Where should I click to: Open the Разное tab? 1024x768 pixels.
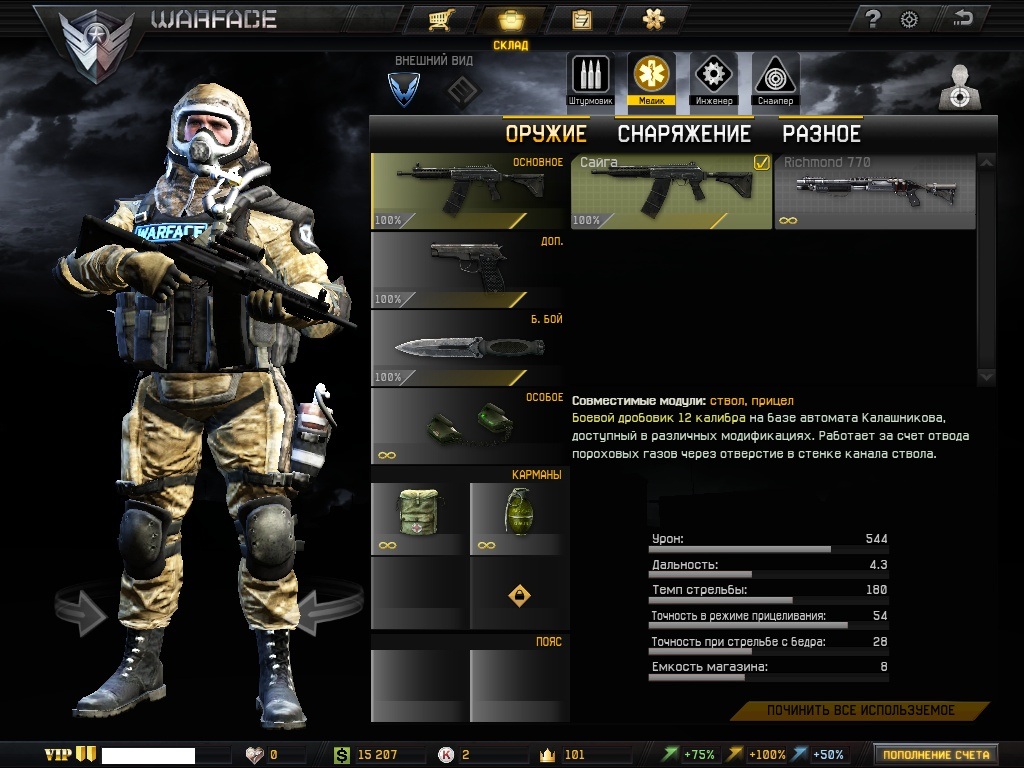click(821, 134)
